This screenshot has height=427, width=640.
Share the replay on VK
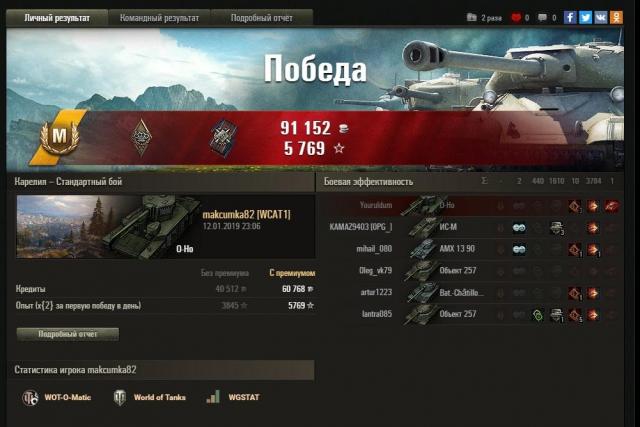pyautogui.click(x=600, y=17)
